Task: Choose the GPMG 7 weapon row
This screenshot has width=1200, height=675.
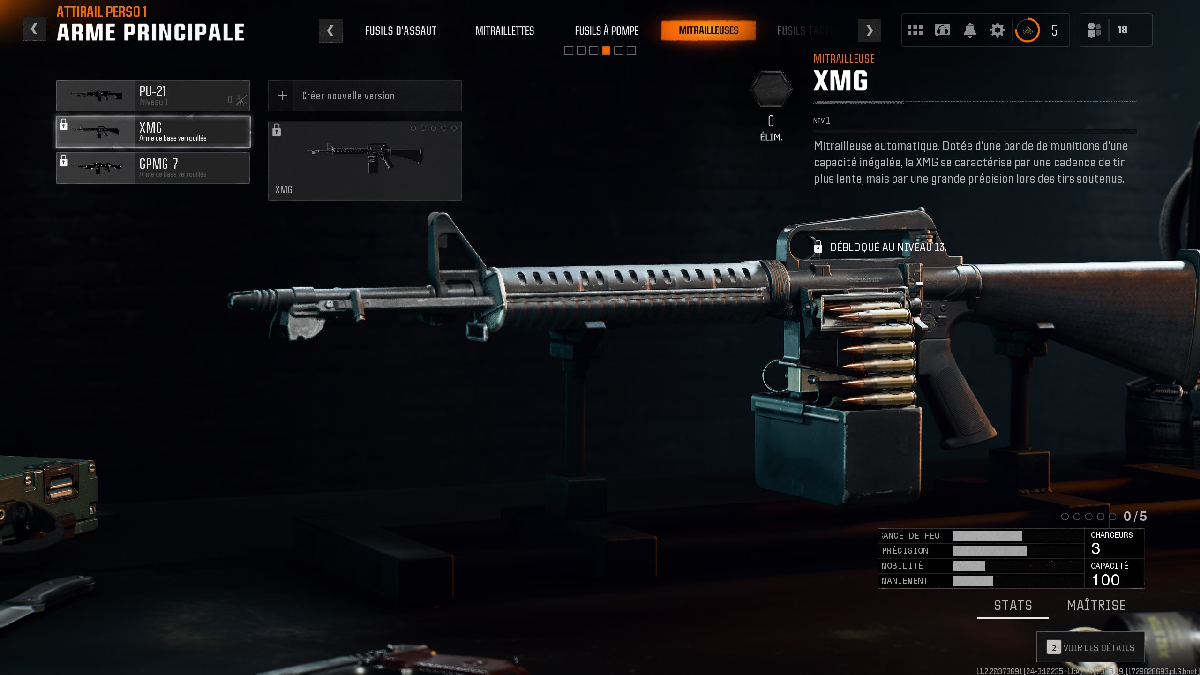Action: point(153,168)
